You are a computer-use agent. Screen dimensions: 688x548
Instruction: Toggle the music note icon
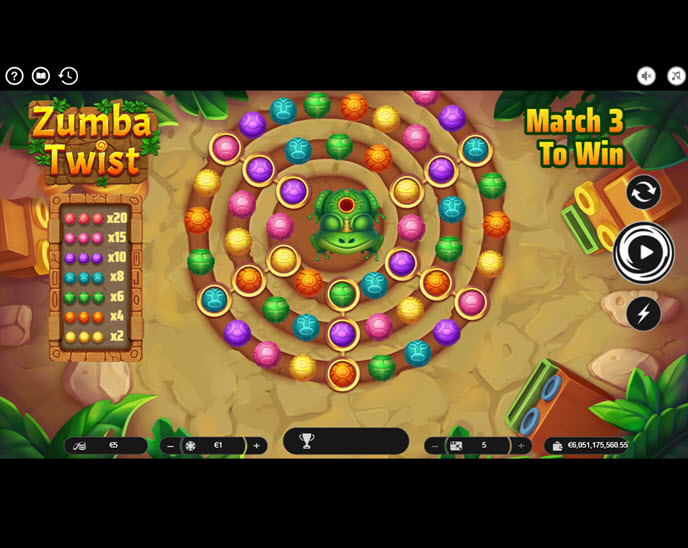(x=676, y=76)
